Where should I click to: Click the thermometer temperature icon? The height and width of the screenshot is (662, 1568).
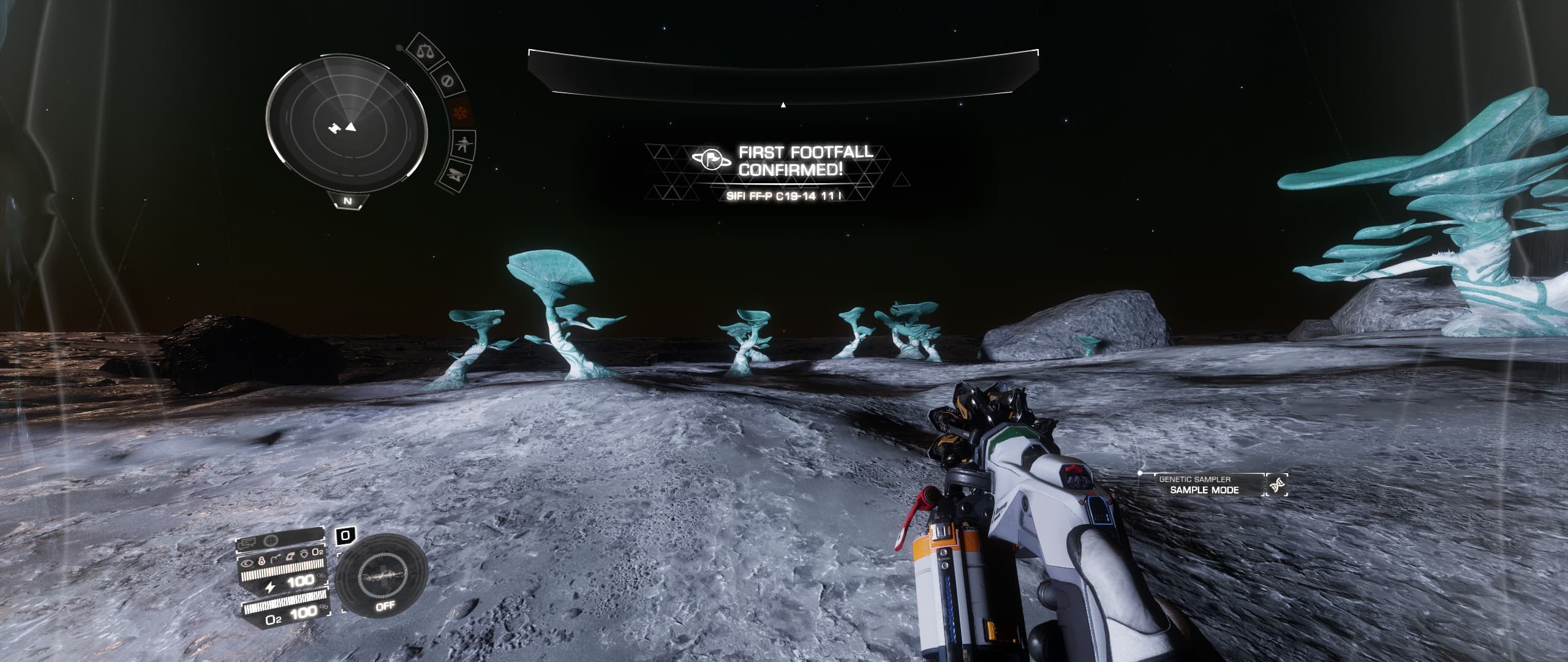[x=262, y=560]
